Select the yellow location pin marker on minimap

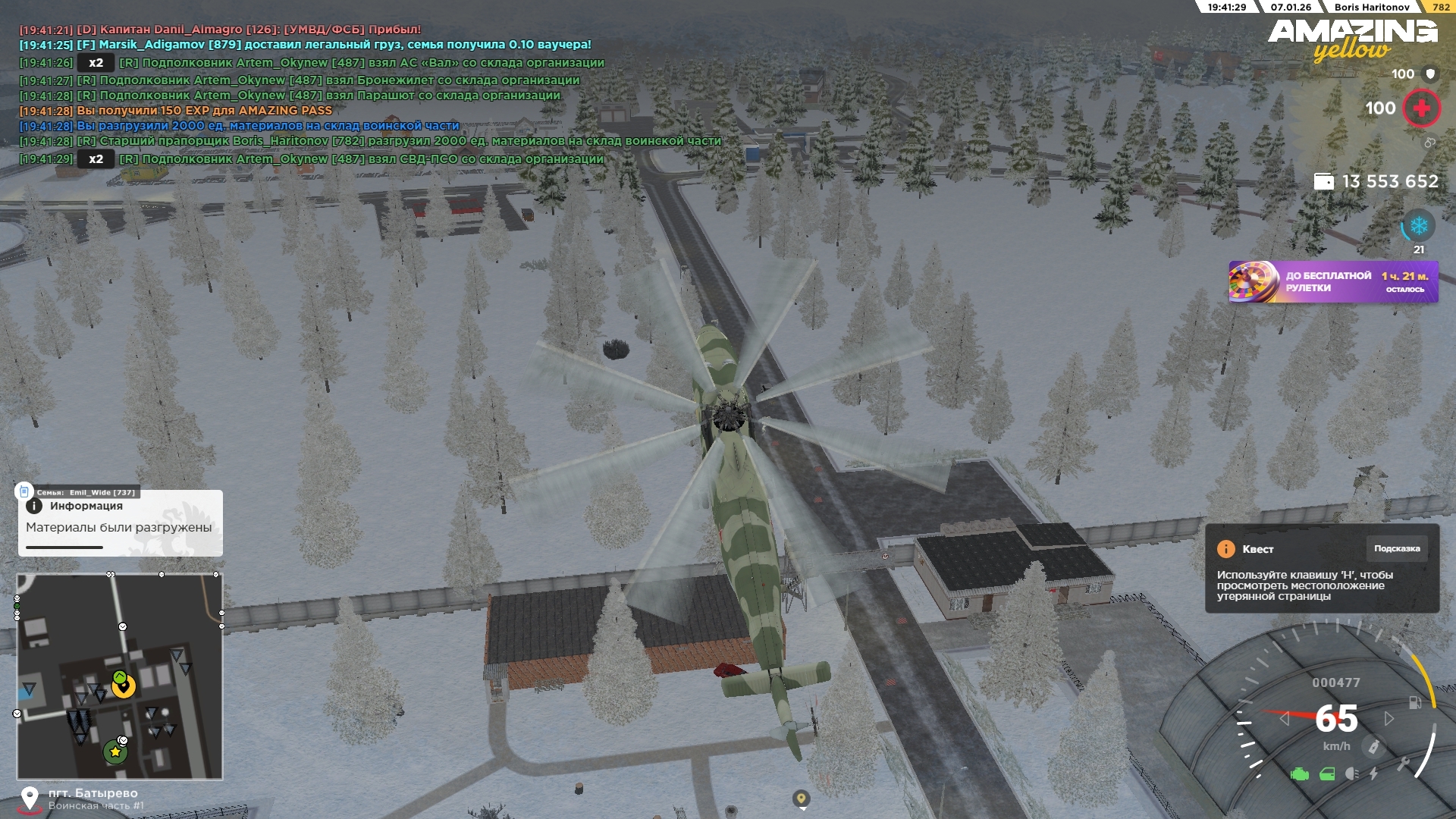[x=123, y=686]
